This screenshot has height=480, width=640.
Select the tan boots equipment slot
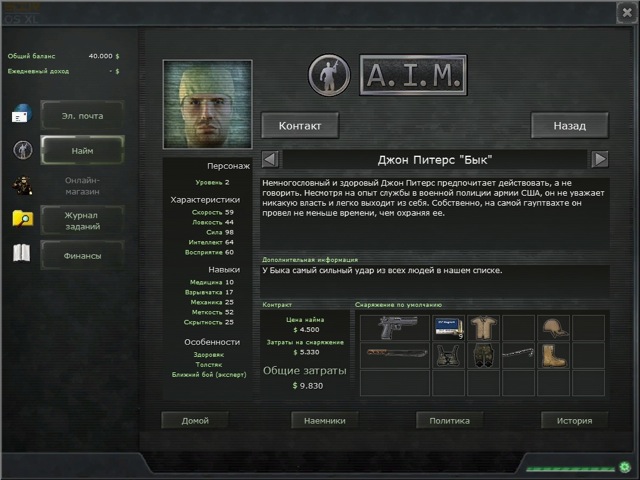(x=553, y=355)
